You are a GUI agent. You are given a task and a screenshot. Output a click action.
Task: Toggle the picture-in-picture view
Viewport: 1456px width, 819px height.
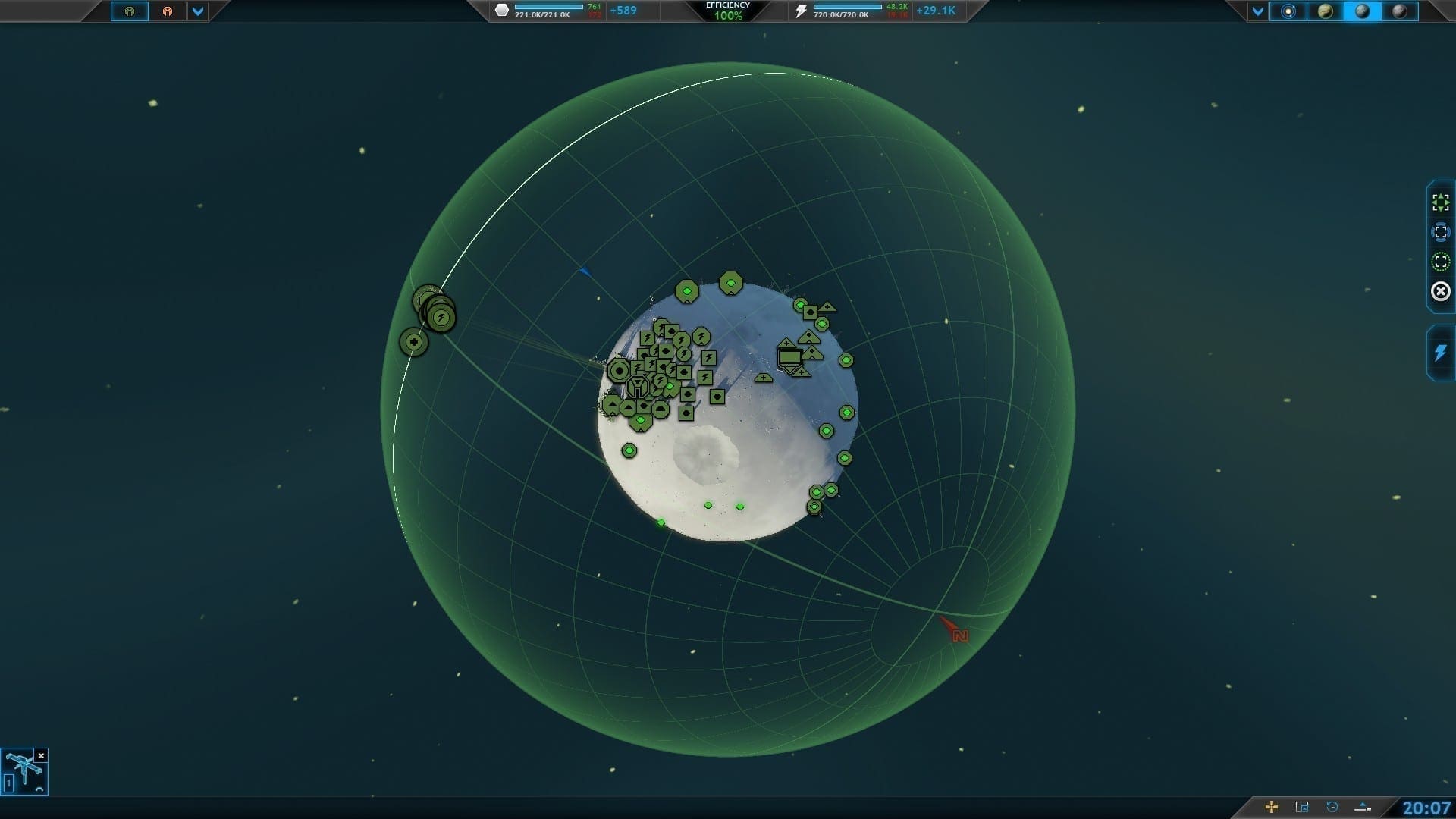(1302, 807)
